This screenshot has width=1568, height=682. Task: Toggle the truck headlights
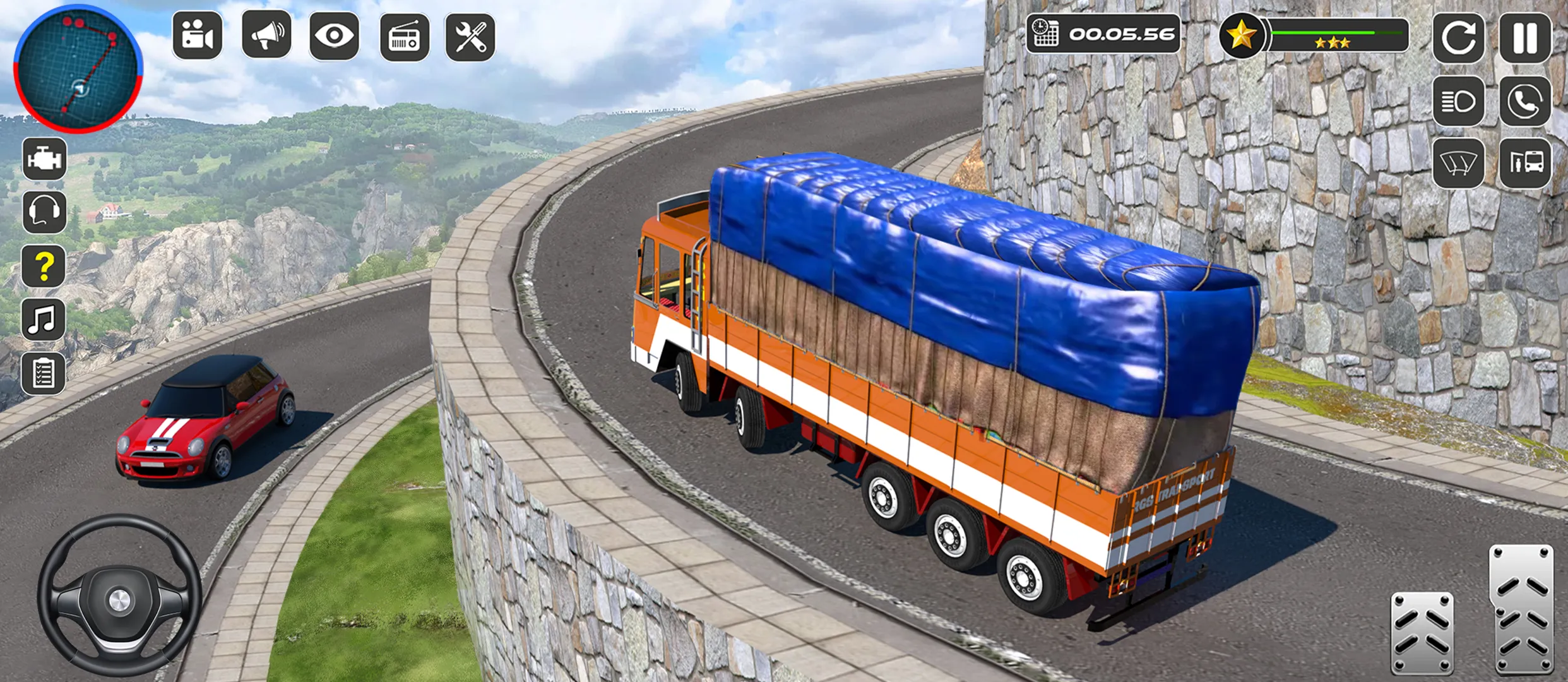tap(1458, 101)
